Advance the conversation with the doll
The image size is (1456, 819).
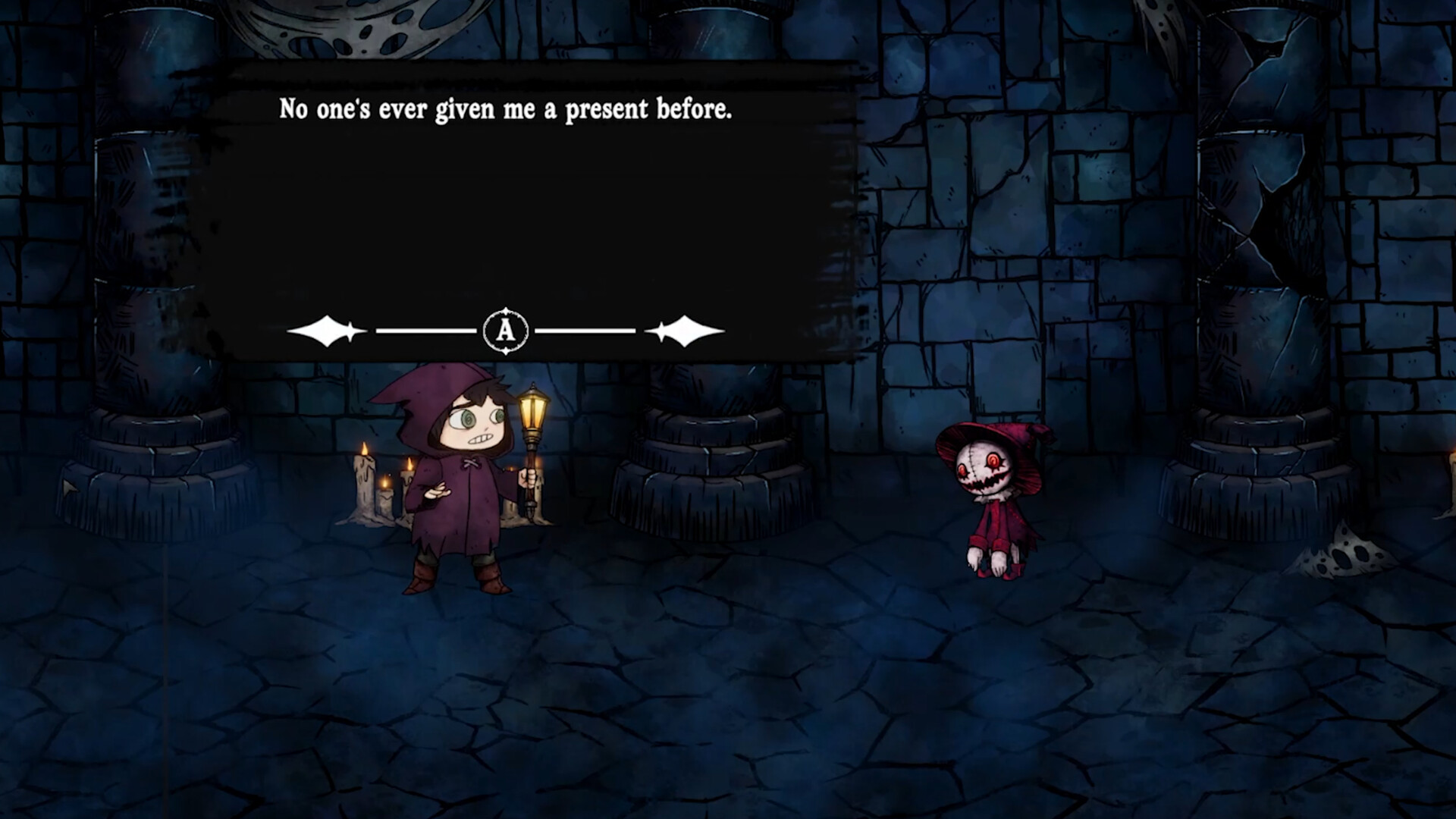[505, 329]
